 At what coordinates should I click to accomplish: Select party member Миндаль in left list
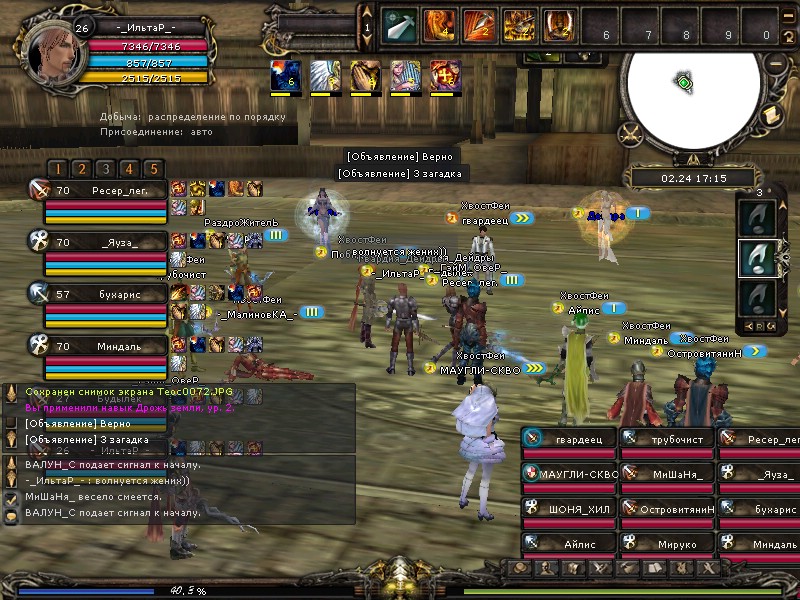coord(103,347)
